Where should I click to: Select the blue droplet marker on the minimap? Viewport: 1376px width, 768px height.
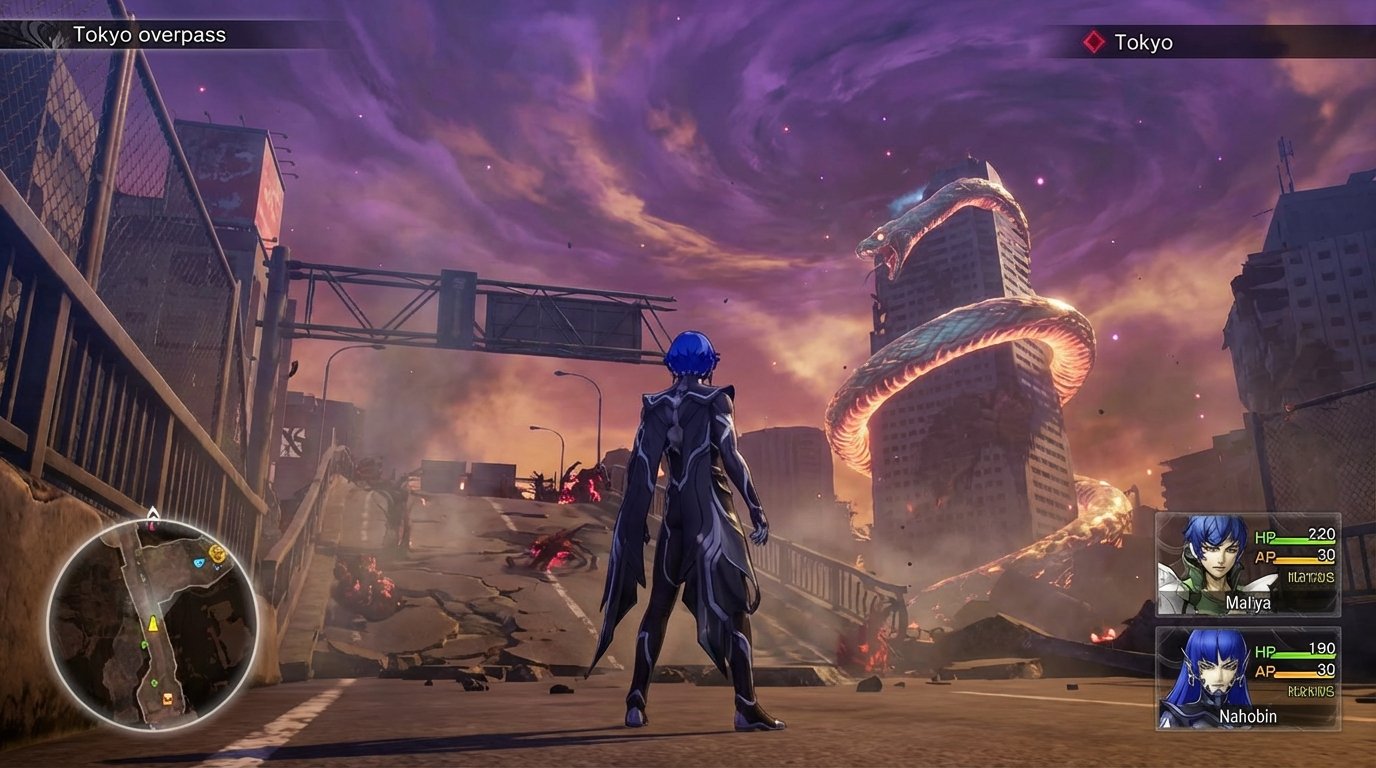click(199, 562)
